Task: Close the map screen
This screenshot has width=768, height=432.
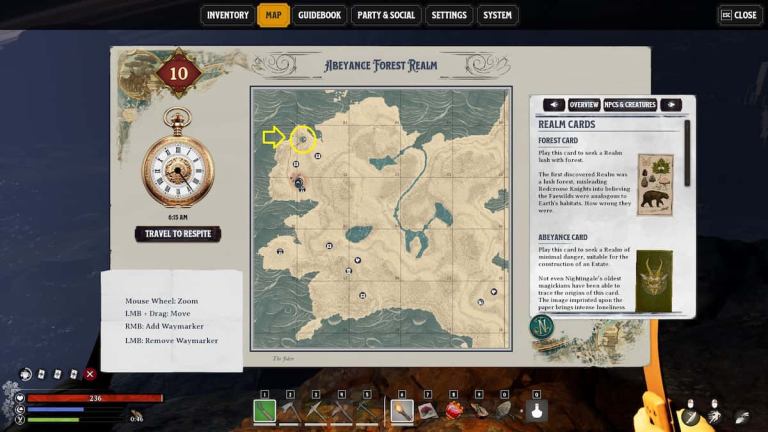Action: [x=739, y=15]
